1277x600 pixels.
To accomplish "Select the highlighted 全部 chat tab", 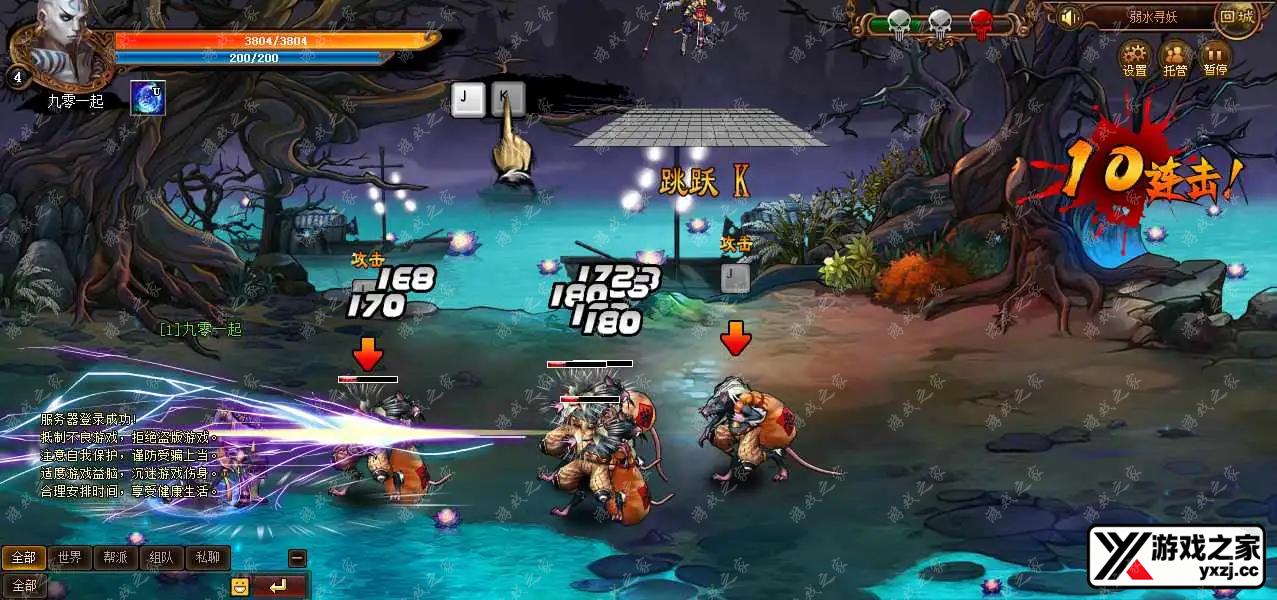I will 24,557.
